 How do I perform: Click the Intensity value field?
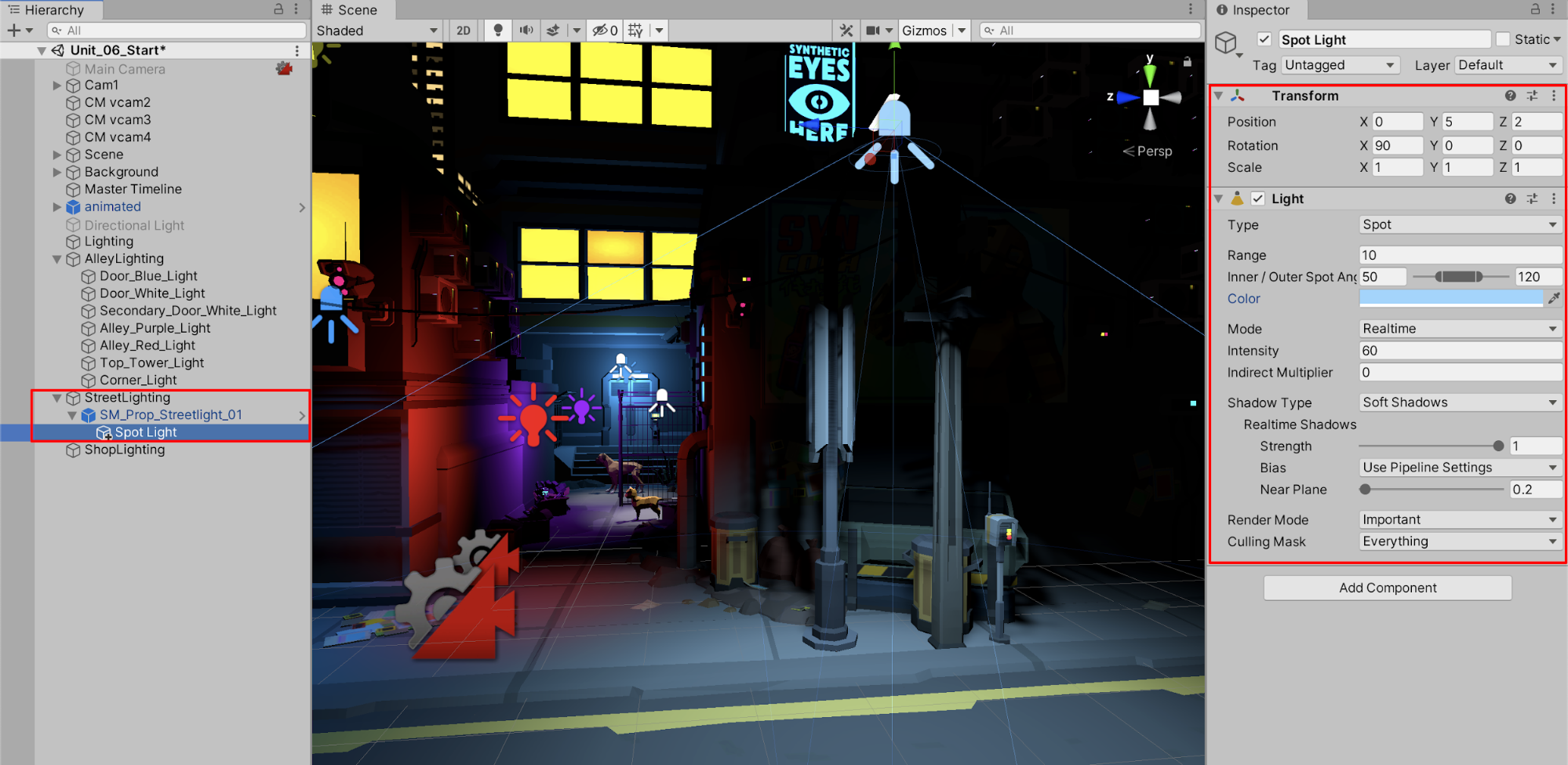coord(1459,351)
